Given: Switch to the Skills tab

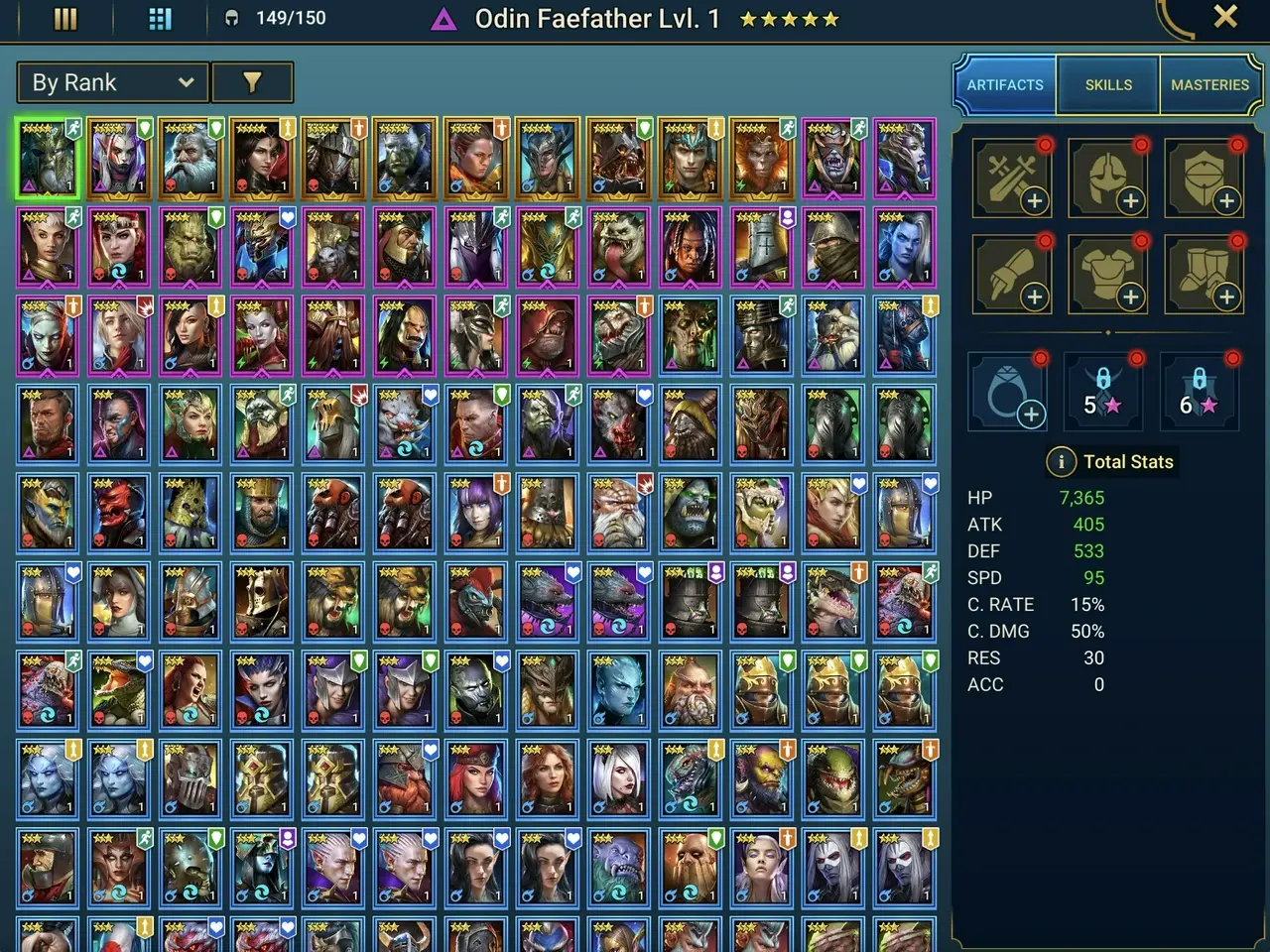Looking at the screenshot, I should click(1107, 84).
